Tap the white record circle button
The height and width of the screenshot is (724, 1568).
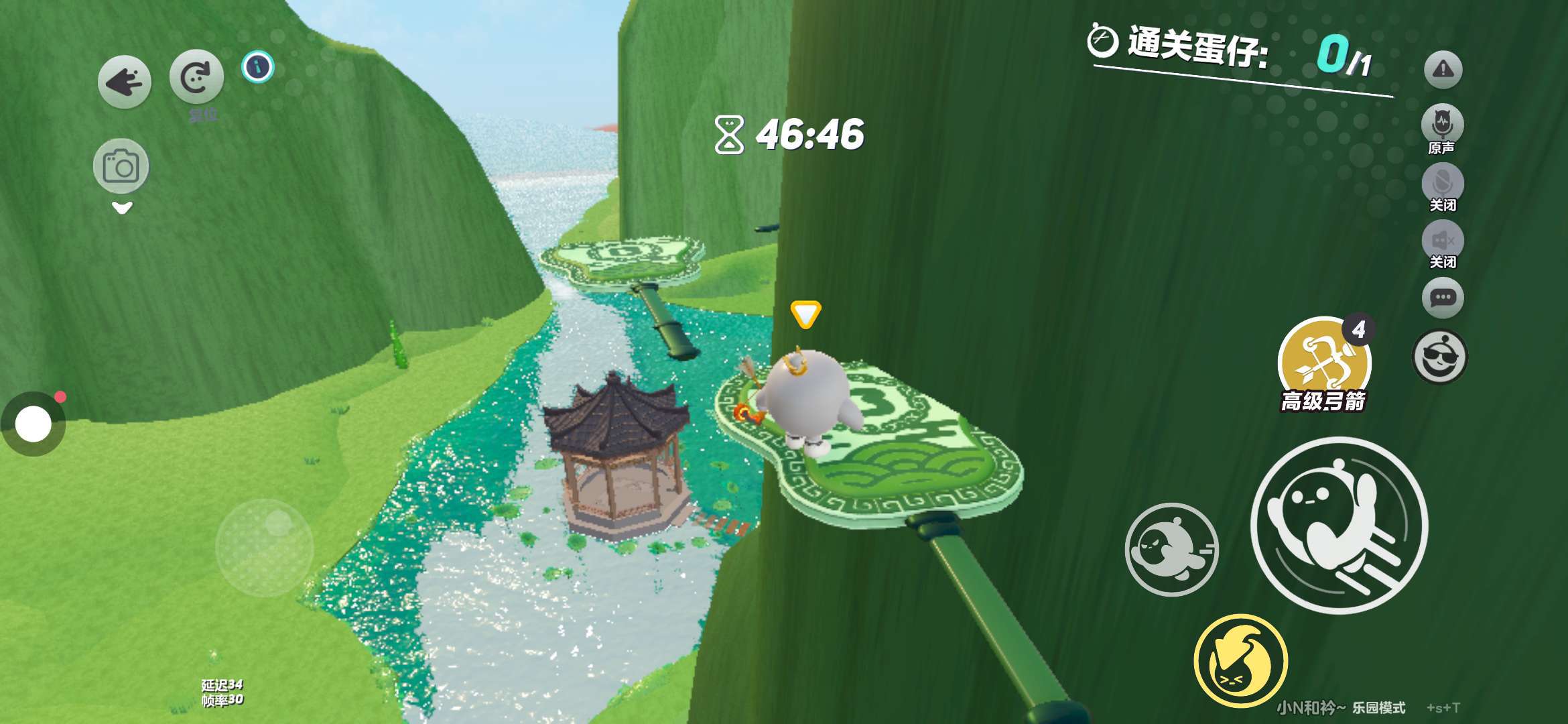(34, 424)
